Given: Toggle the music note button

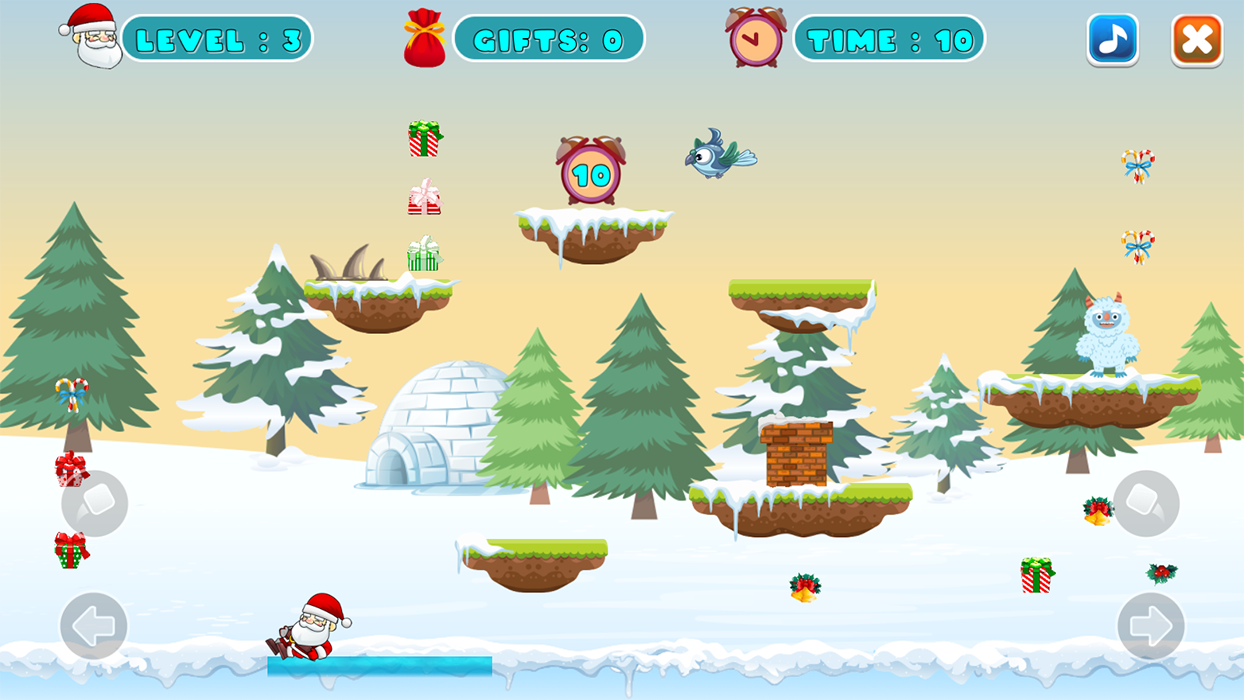Looking at the screenshot, I should point(1112,40).
